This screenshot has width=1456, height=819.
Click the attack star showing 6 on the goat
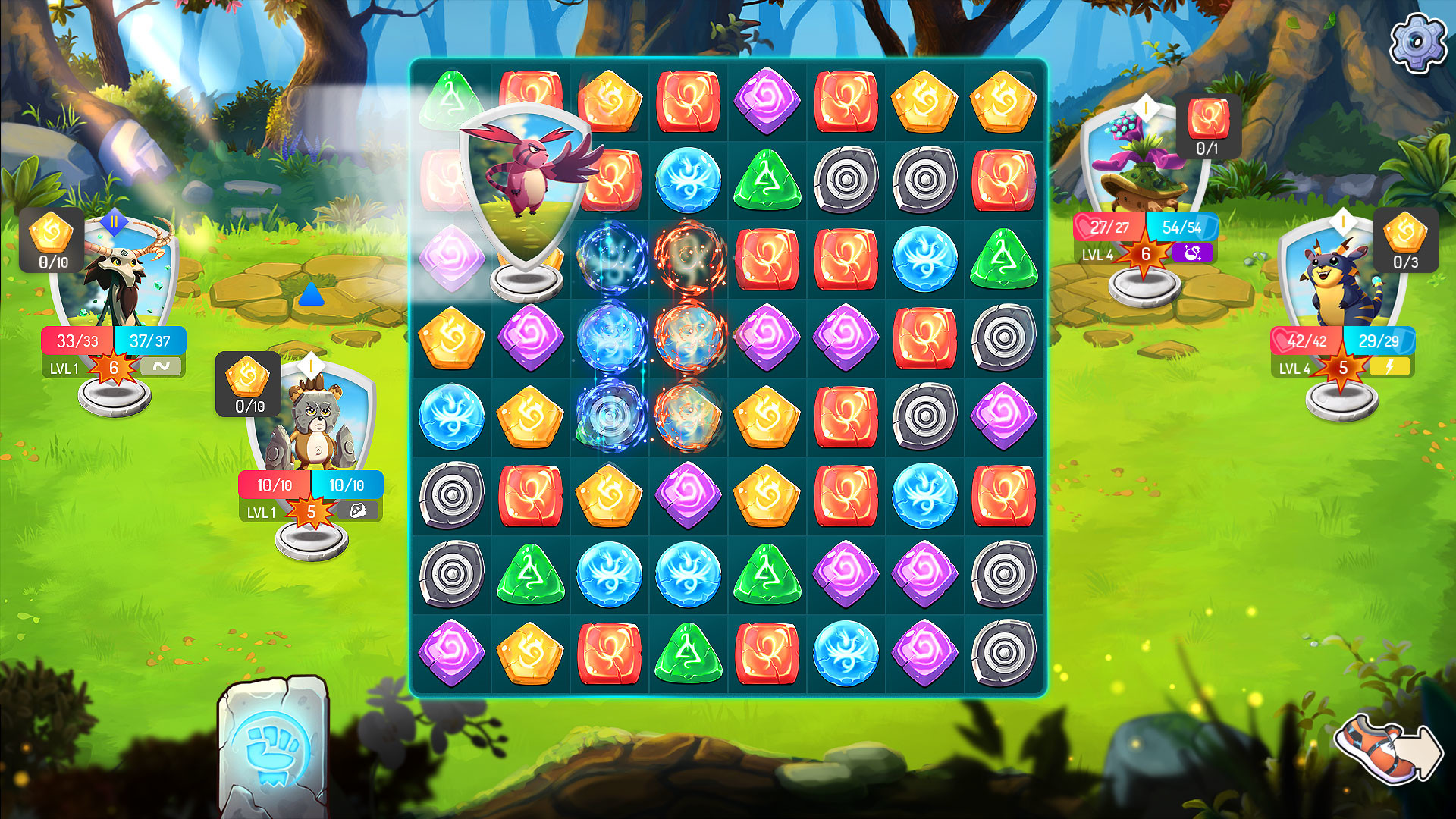point(115,366)
